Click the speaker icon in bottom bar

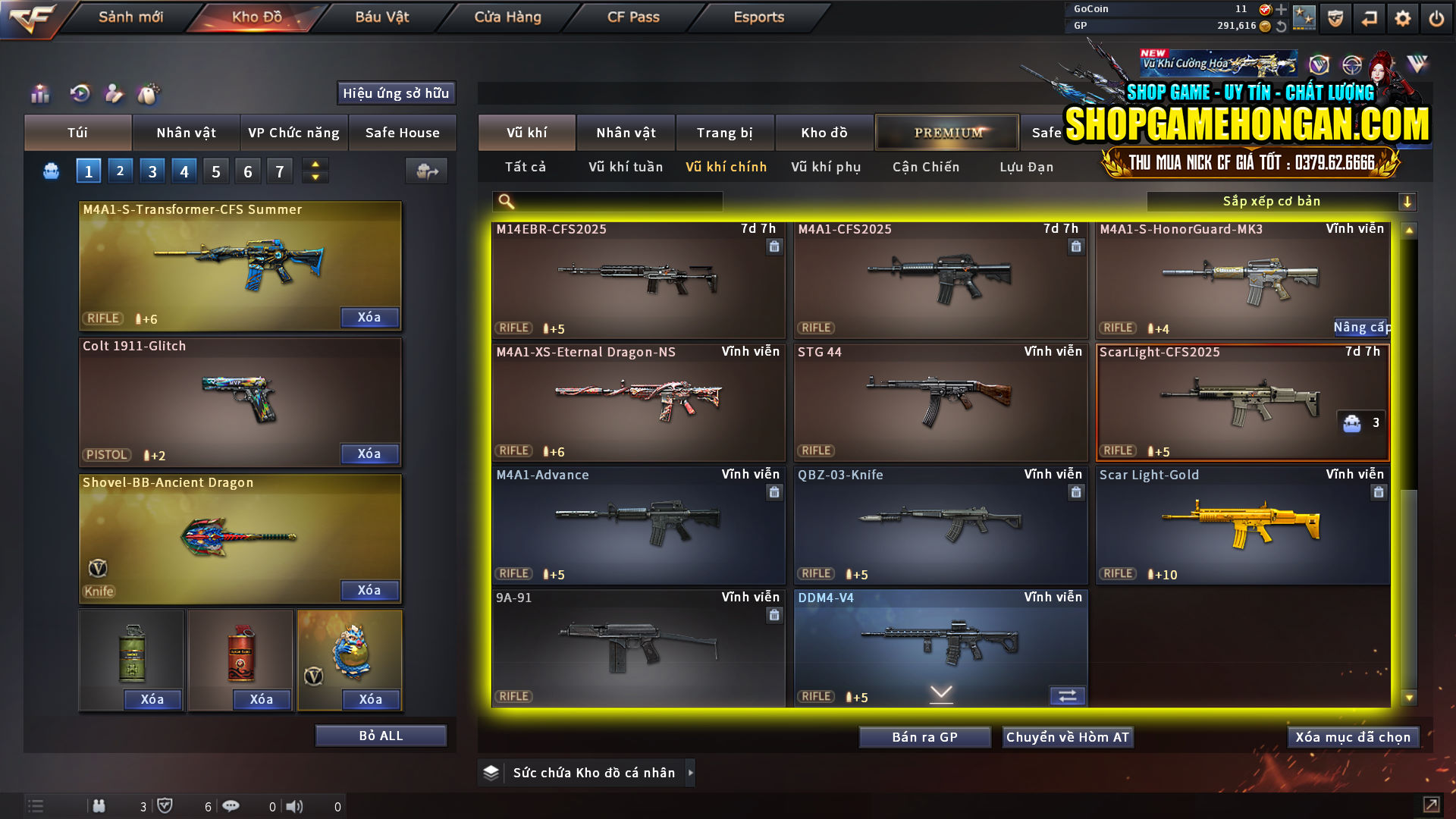point(295,806)
